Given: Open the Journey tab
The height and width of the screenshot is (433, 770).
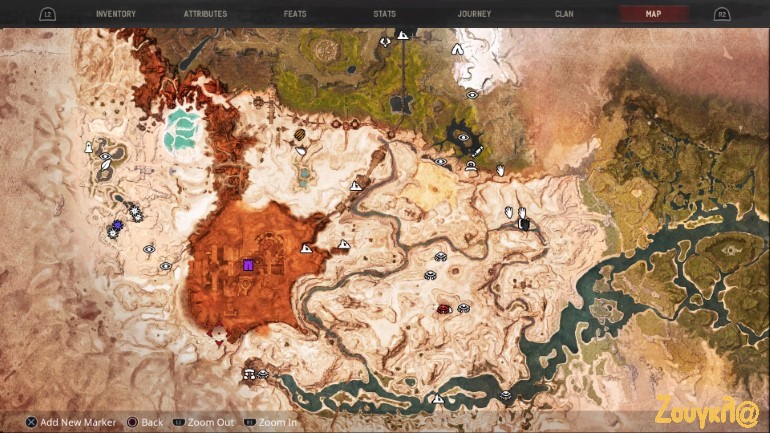Looking at the screenshot, I should (x=474, y=14).
